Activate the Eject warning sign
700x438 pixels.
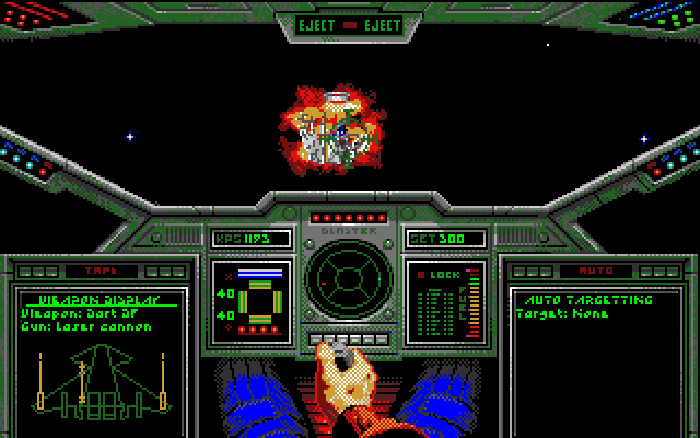349,25
